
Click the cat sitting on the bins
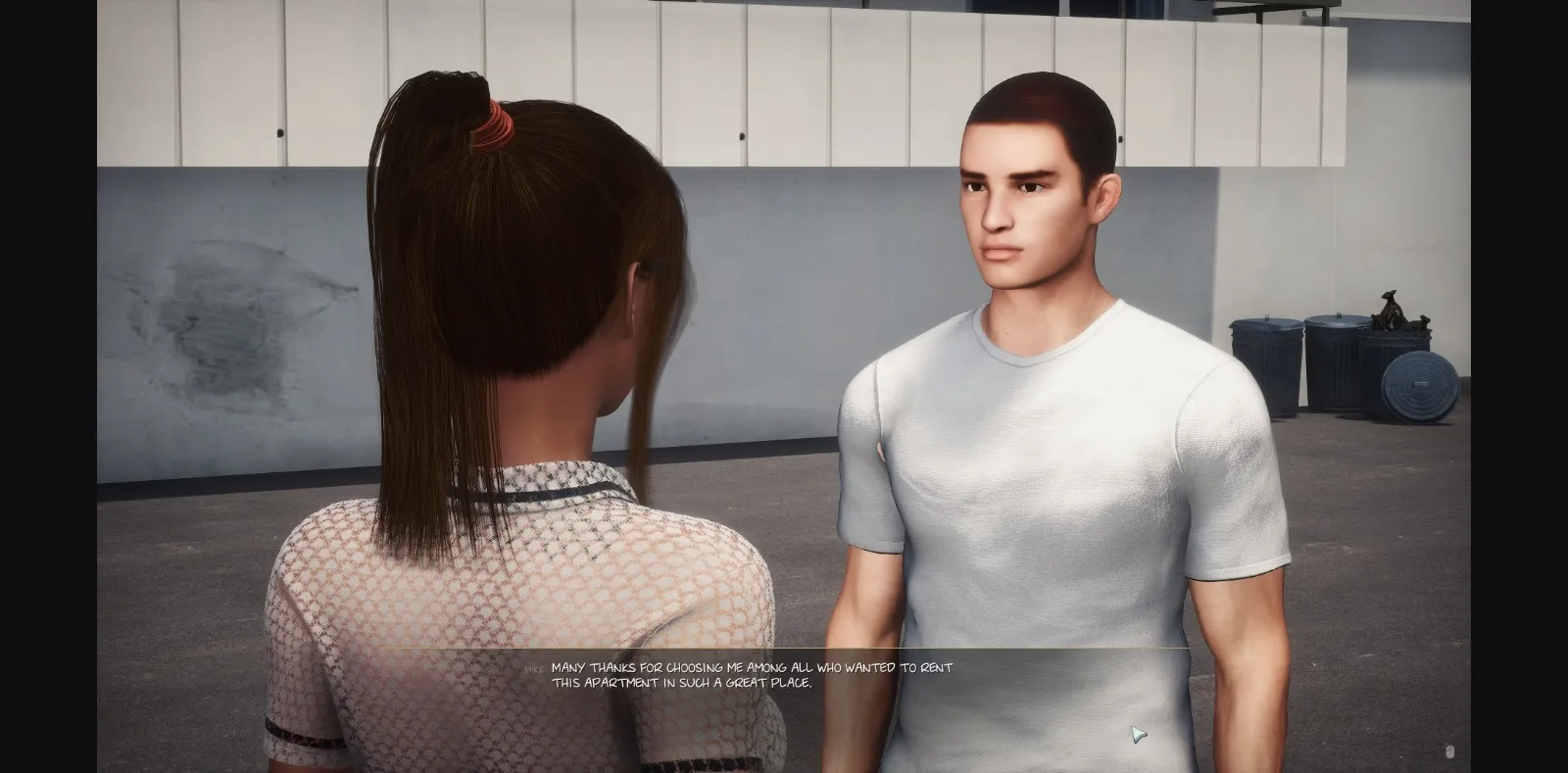click(x=1392, y=314)
